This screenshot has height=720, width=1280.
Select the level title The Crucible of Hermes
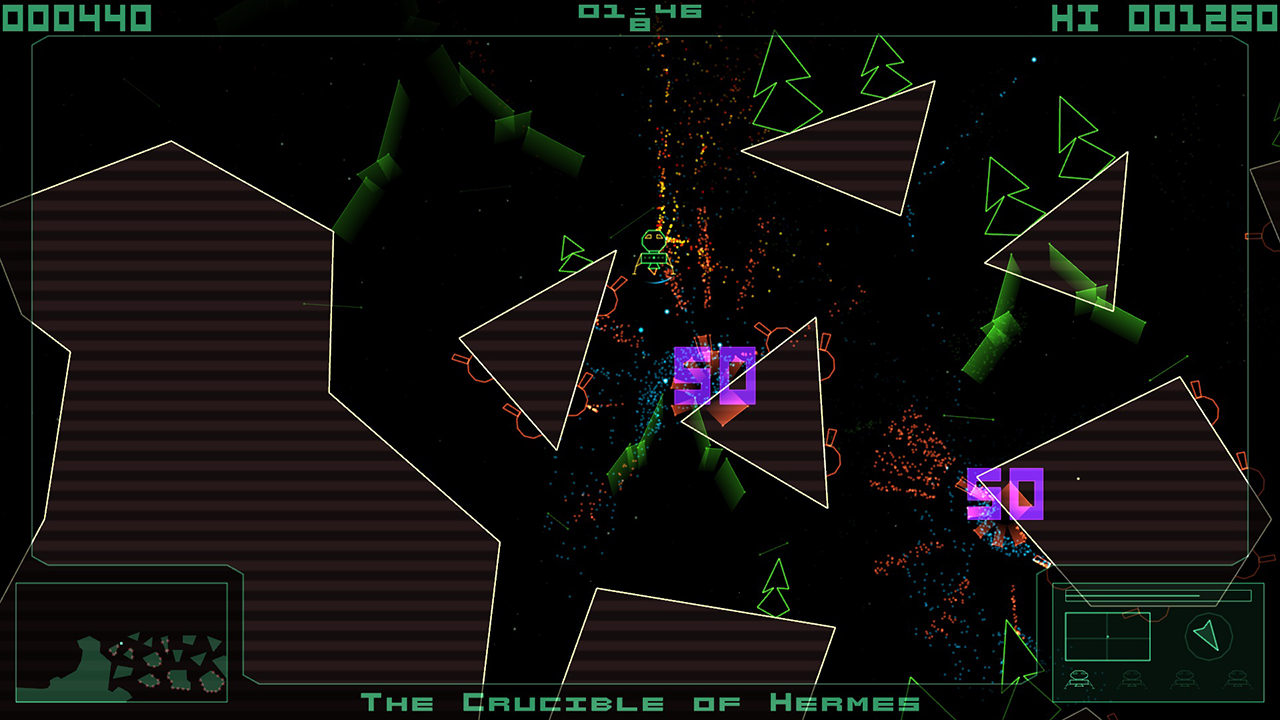640,702
